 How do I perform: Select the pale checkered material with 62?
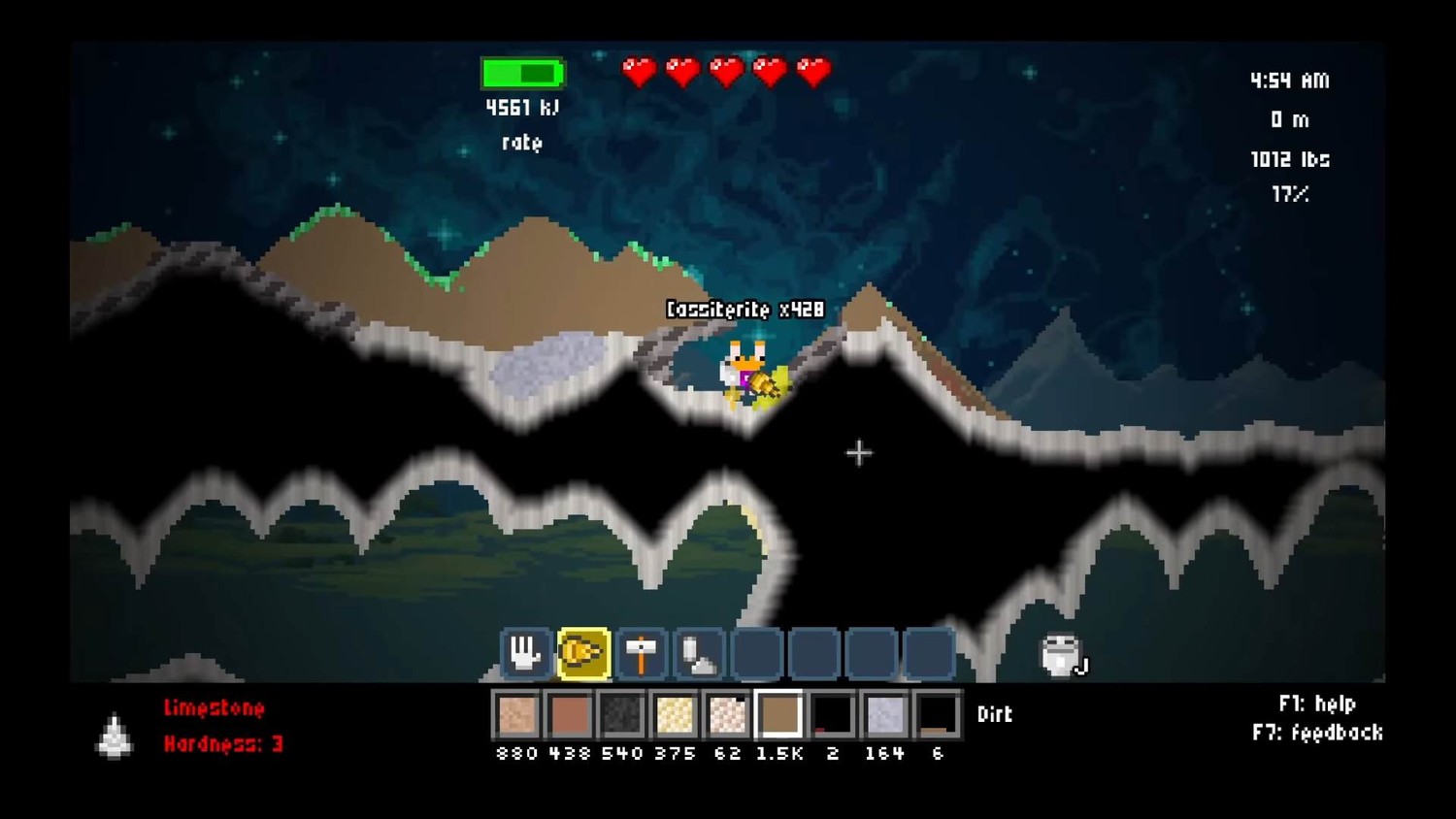(x=727, y=715)
